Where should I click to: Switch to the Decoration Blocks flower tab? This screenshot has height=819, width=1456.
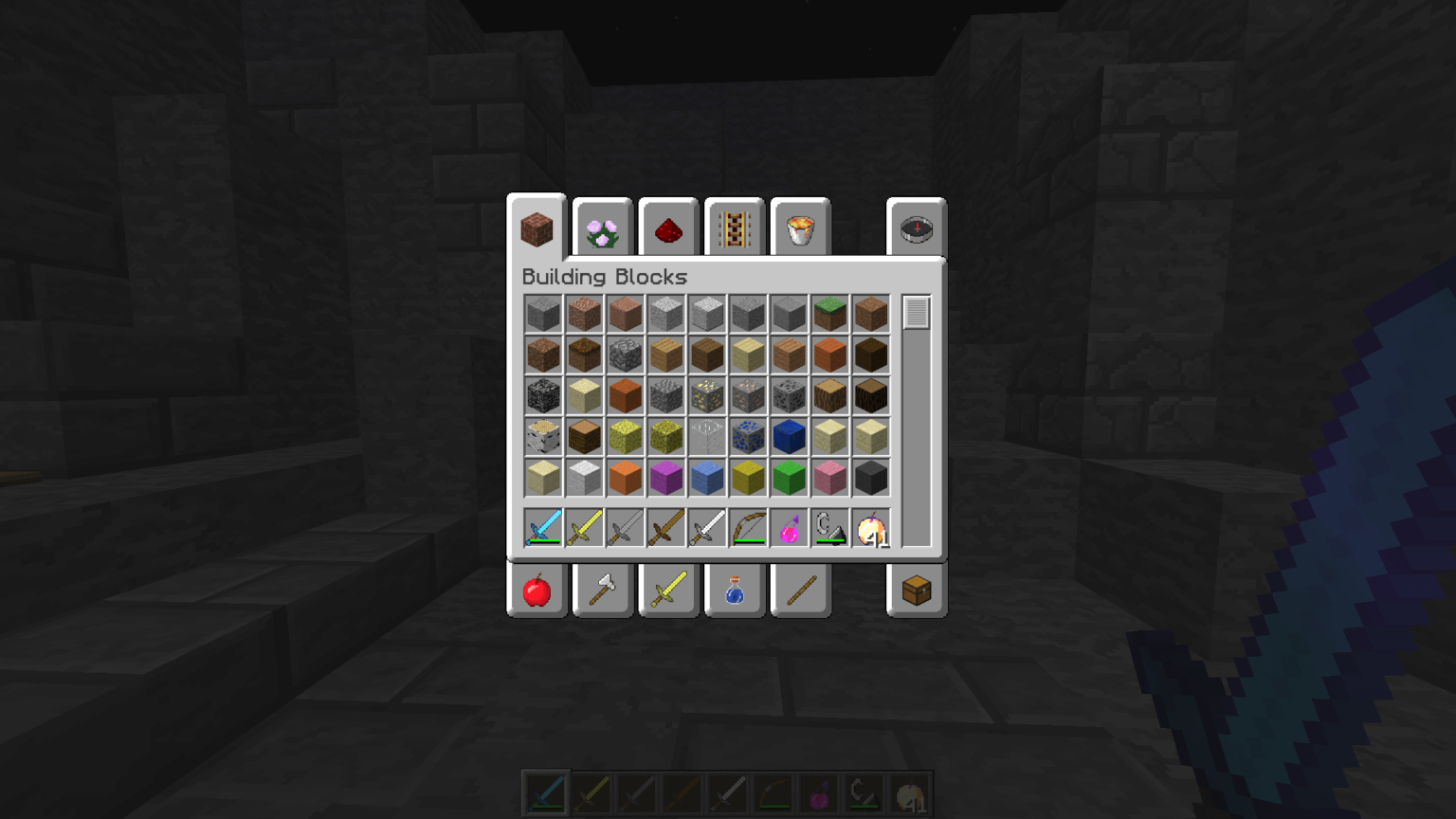click(602, 227)
